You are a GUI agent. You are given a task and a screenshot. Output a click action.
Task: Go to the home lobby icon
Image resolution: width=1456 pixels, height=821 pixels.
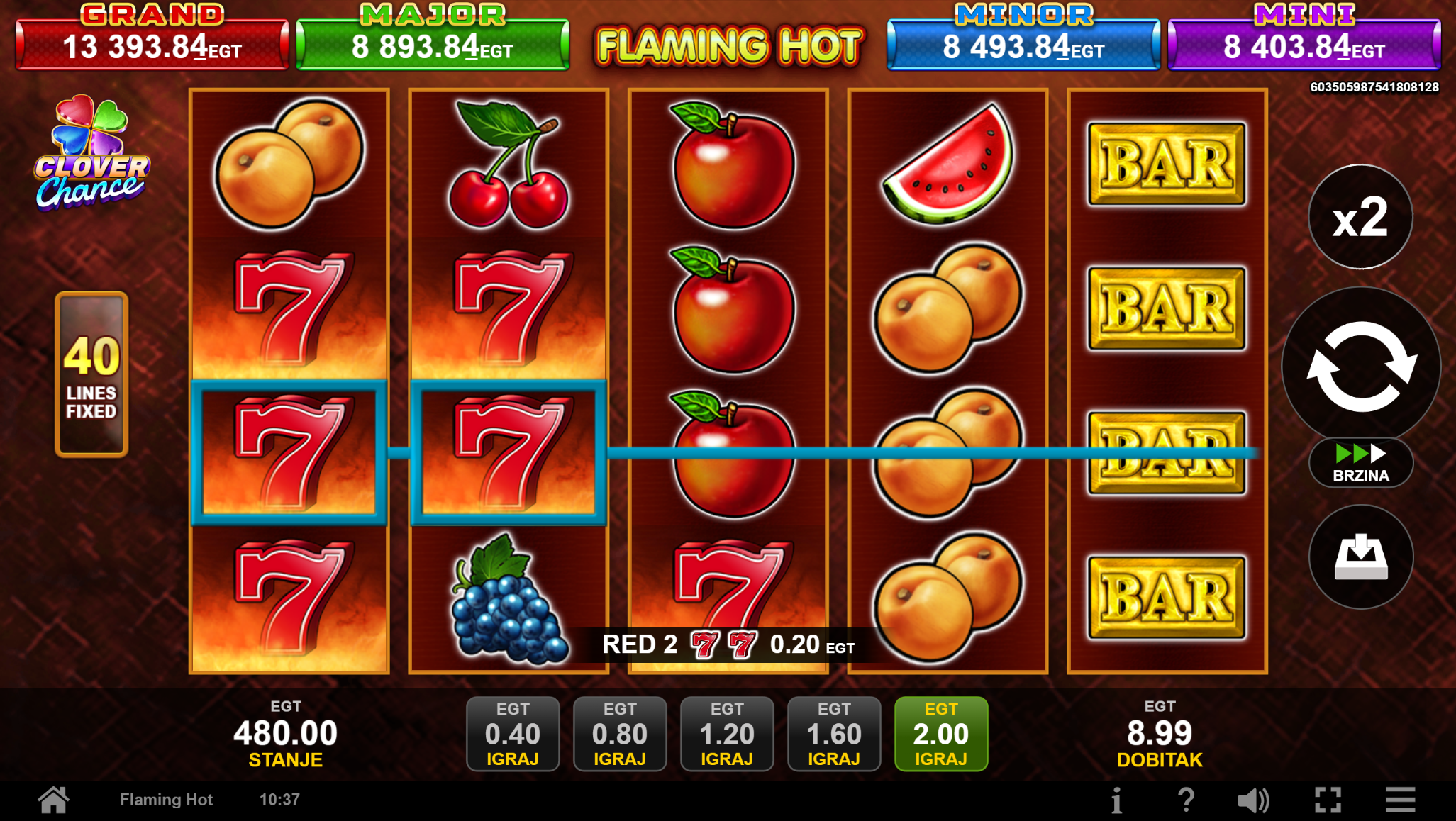pos(54,800)
